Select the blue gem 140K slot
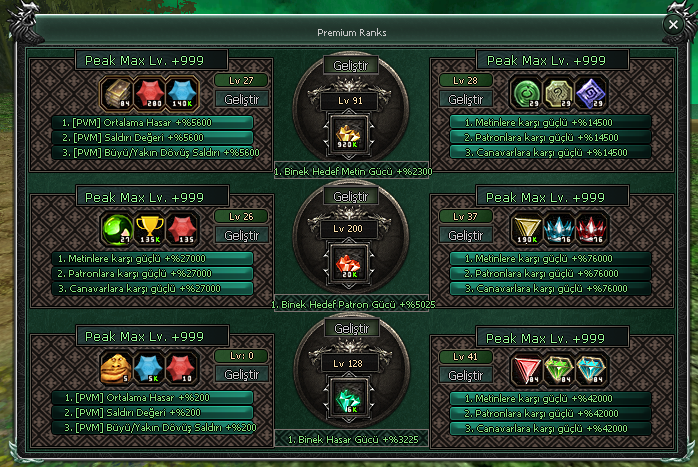 tap(182, 93)
